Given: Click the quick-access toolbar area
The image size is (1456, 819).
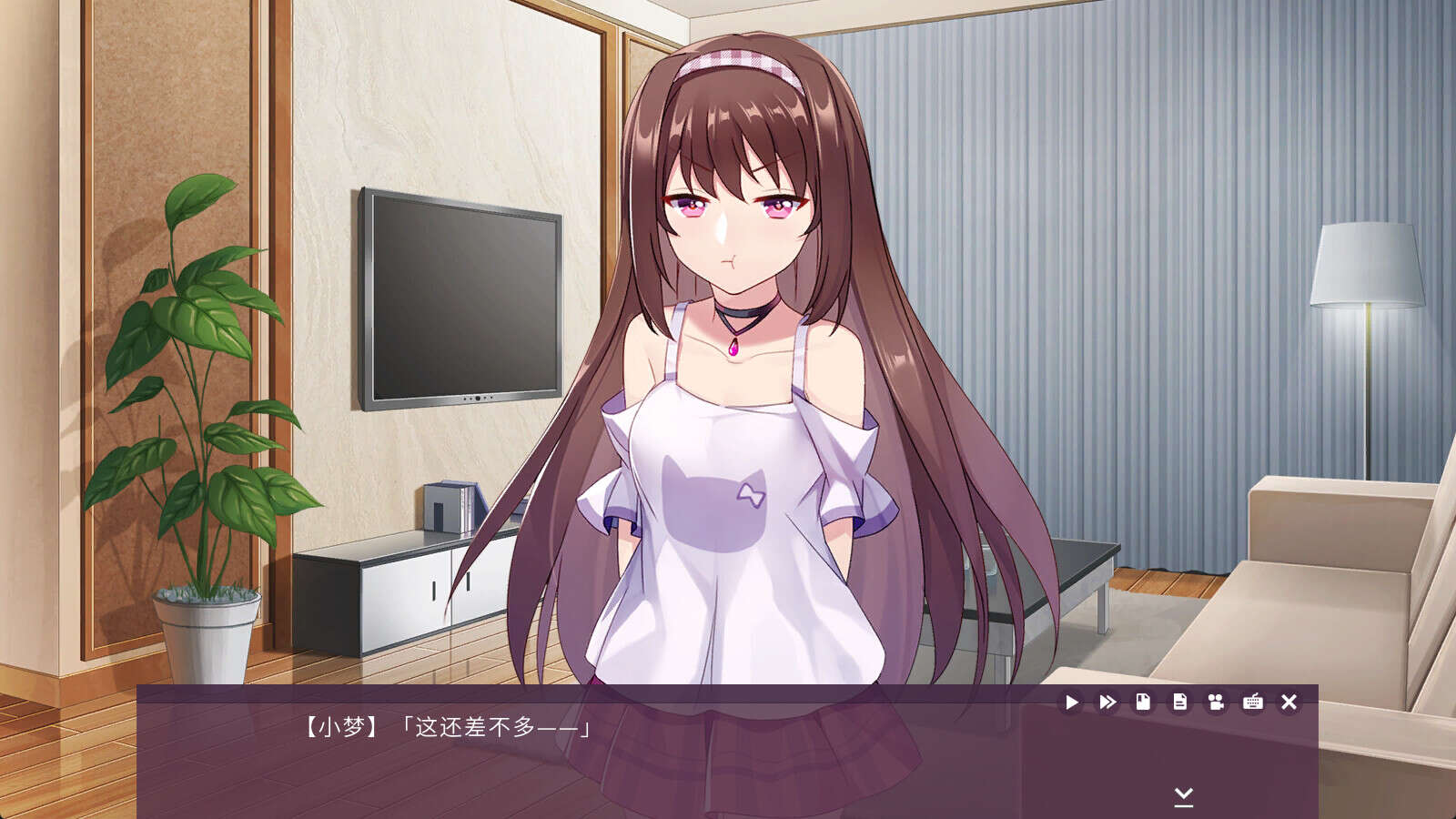Looking at the screenshot, I should coord(1178,702).
